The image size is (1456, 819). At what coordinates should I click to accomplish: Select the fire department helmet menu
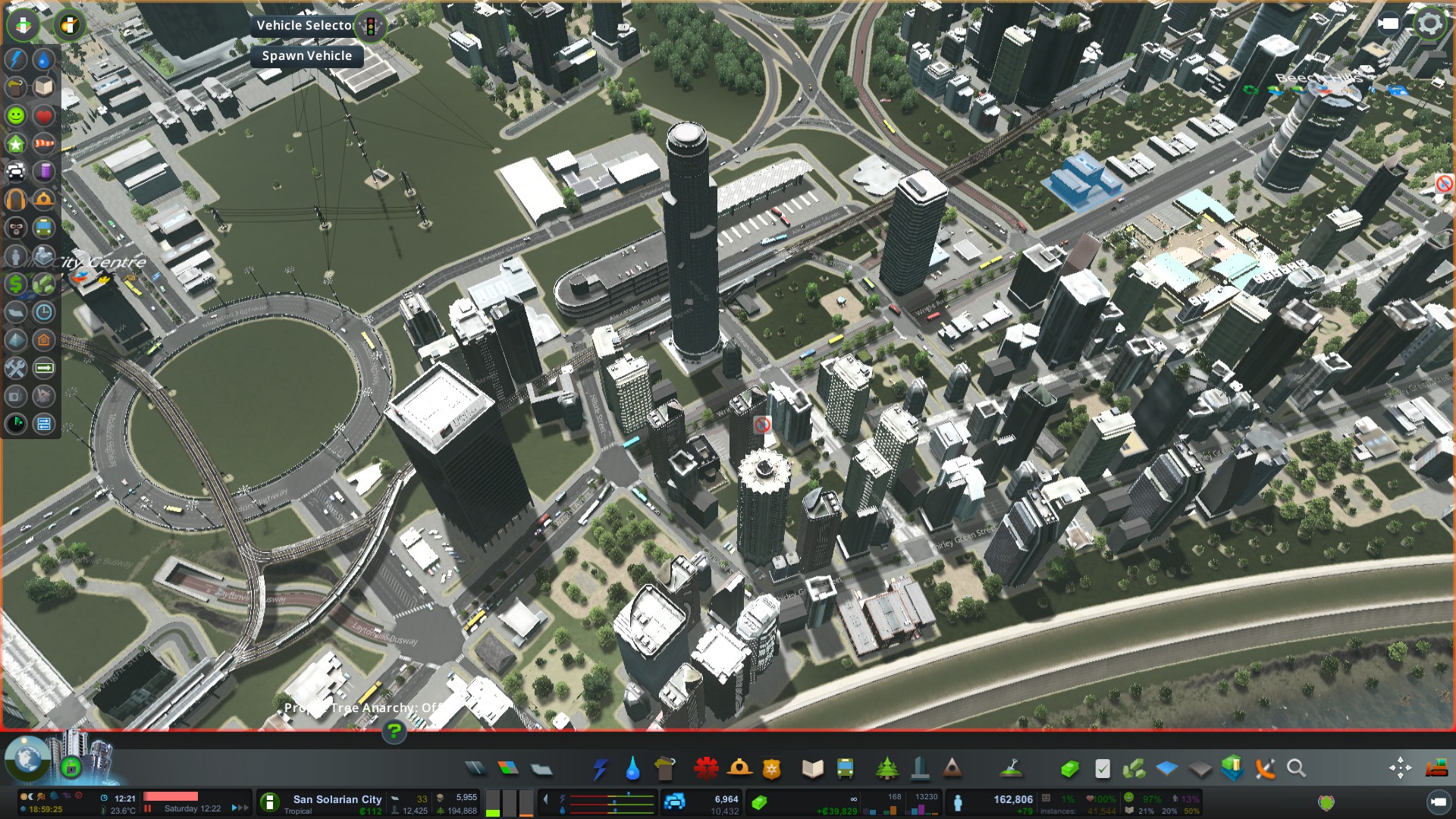click(x=739, y=769)
